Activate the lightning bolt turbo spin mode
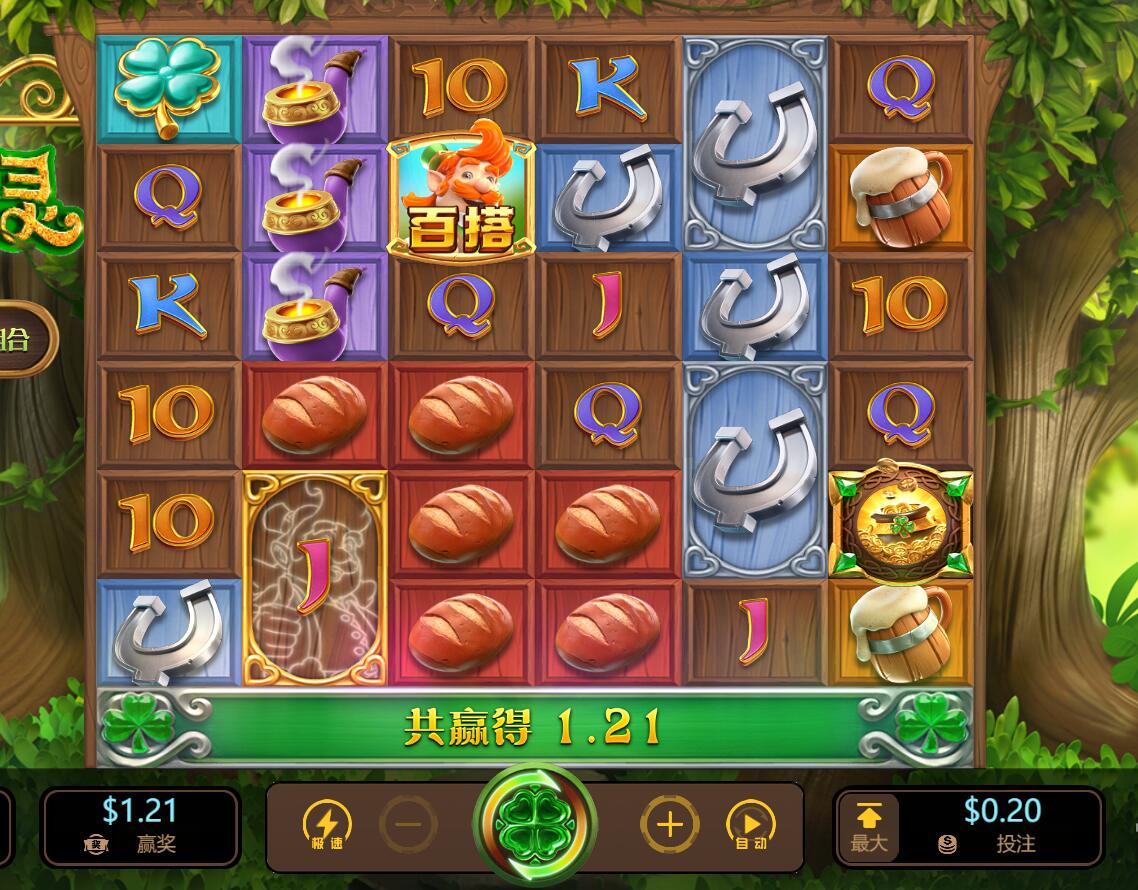The height and width of the screenshot is (890, 1138). 327,825
